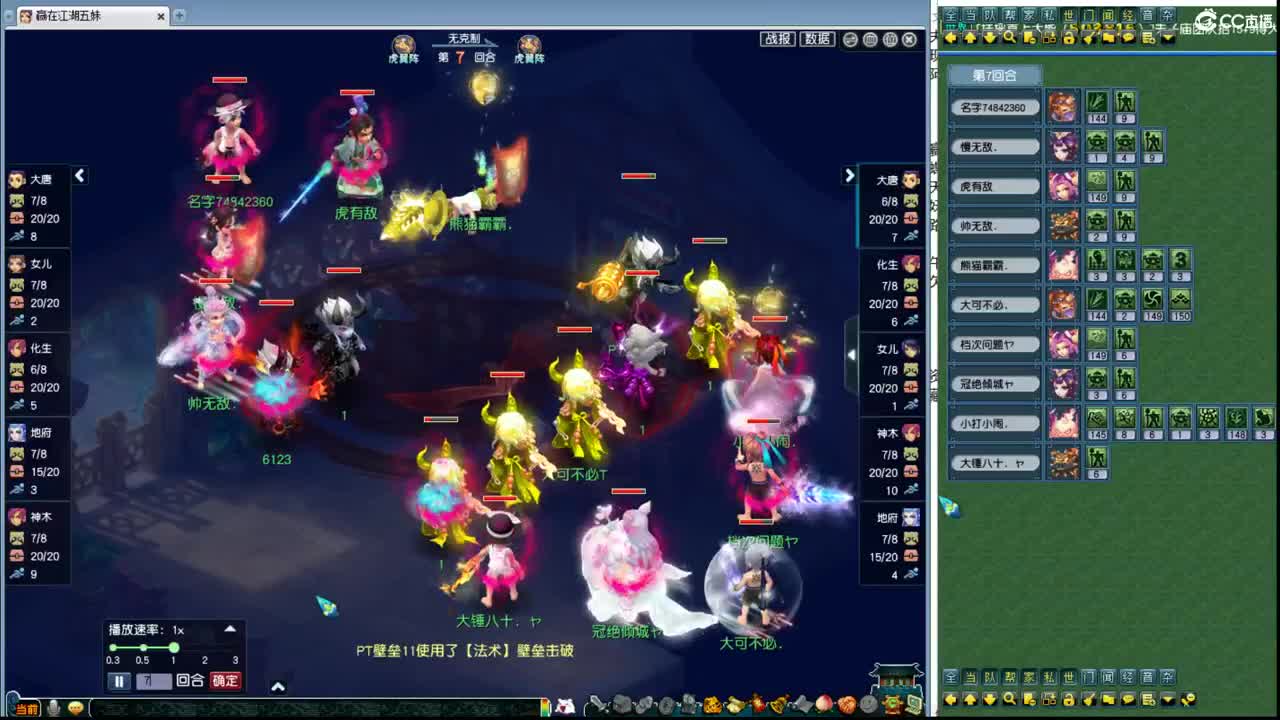The image size is (1280, 720).
Task: Click the speech bubble icon in chat toolbar
Action: click(x=1127, y=37)
